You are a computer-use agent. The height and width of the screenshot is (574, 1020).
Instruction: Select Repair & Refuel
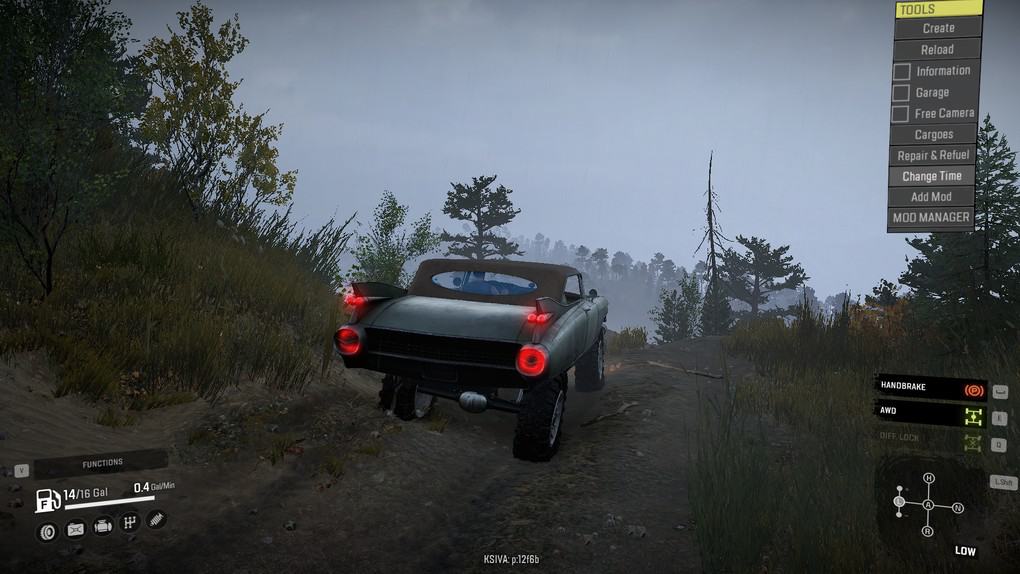(933, 155)
